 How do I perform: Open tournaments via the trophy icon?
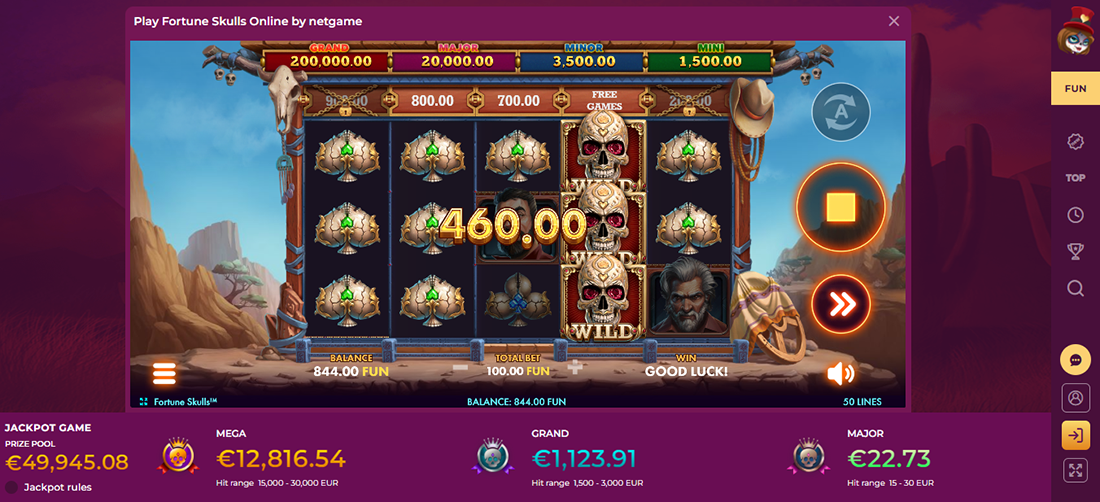click(x=1075, y=251)
